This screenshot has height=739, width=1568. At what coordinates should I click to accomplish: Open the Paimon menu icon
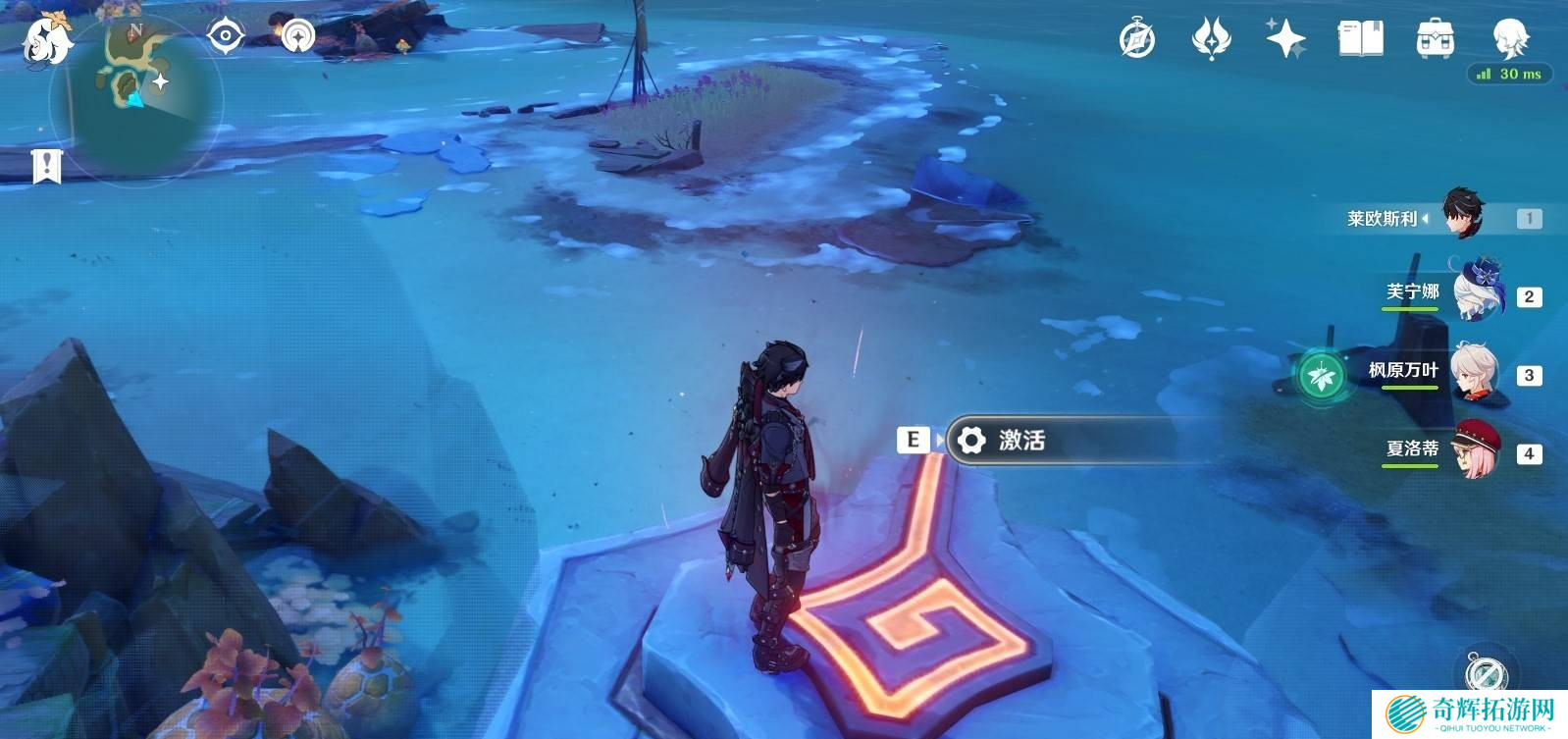[46, 41]
